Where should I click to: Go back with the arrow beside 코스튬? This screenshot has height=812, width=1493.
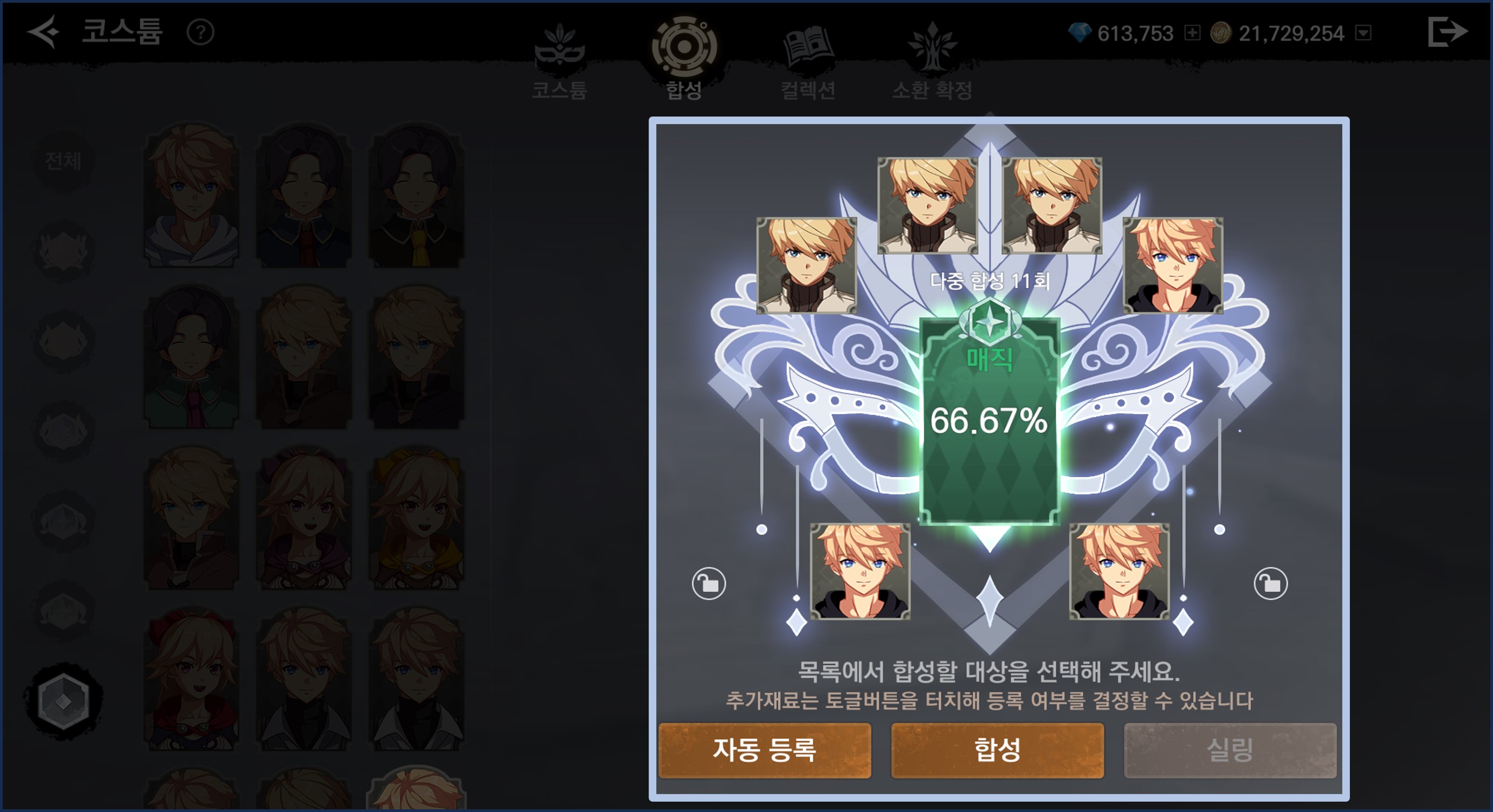pos(43,31)
